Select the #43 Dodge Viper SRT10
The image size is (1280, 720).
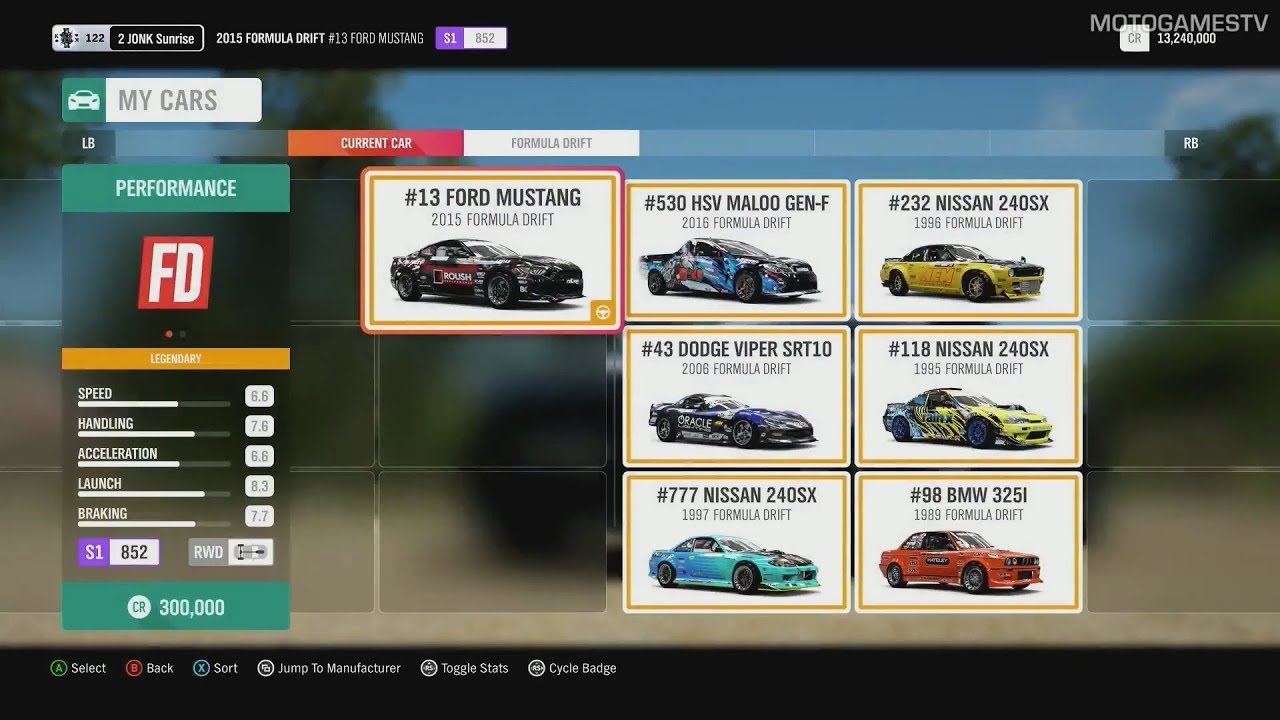[737, 396]
